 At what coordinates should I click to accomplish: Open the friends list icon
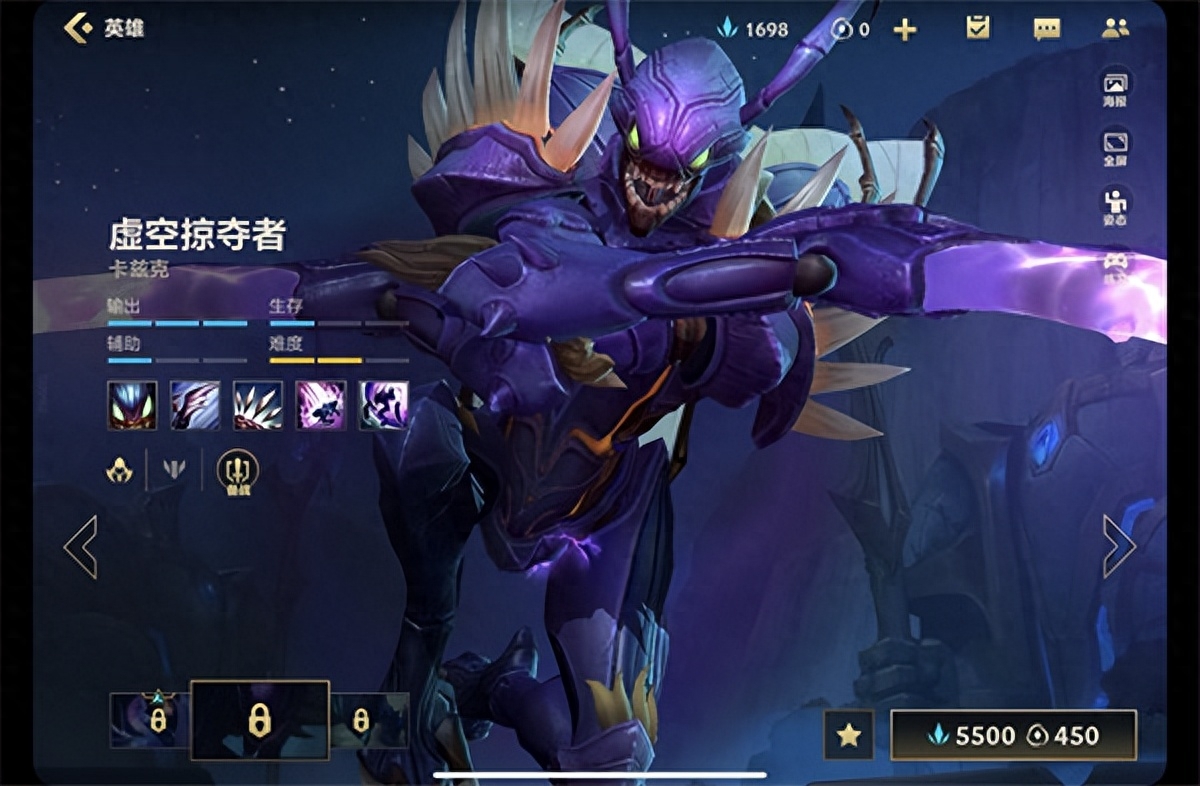[x=1115, y=28]
